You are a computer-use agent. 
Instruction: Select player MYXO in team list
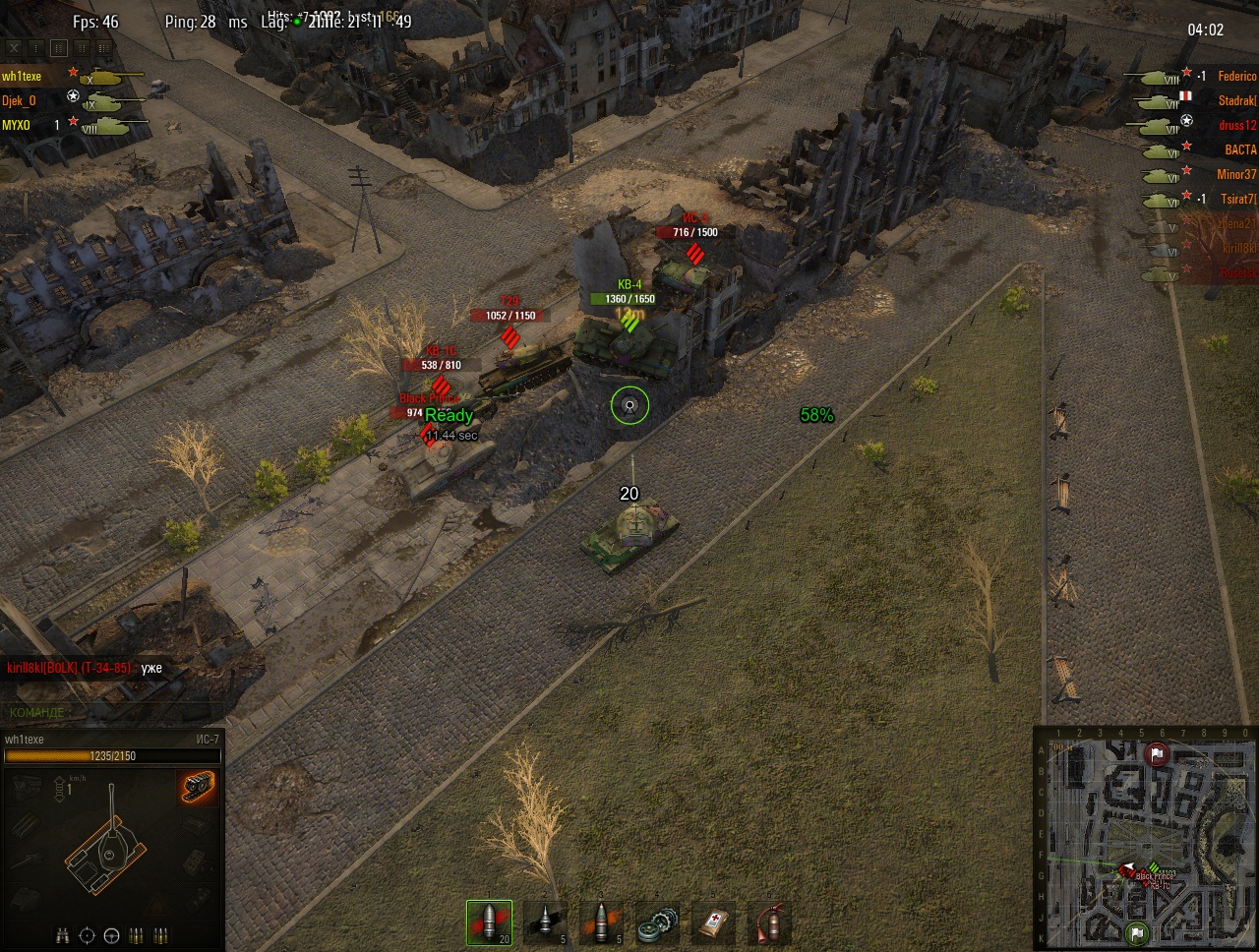[x=17, y=125]
